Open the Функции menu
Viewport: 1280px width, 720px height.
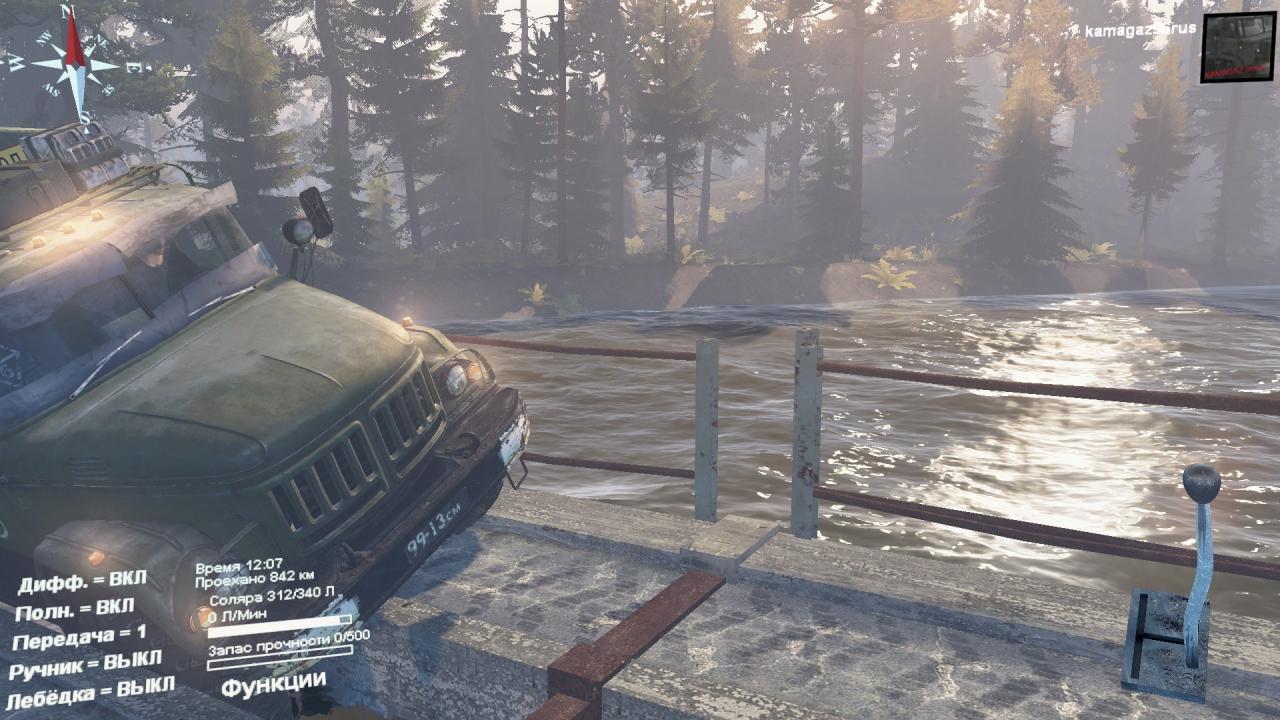coord(273,686)
